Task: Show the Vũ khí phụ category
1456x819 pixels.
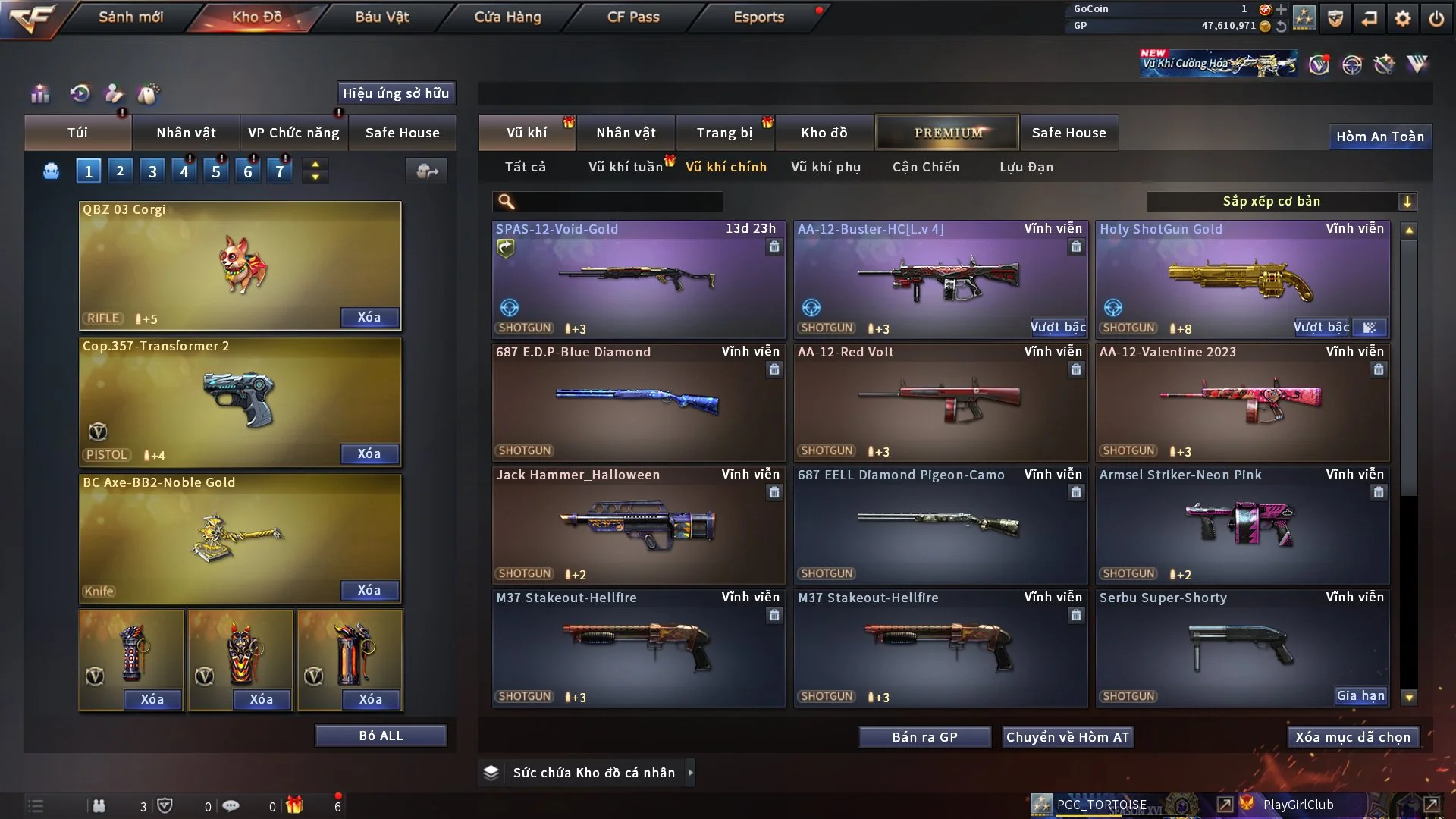Action: pos(826,167)
